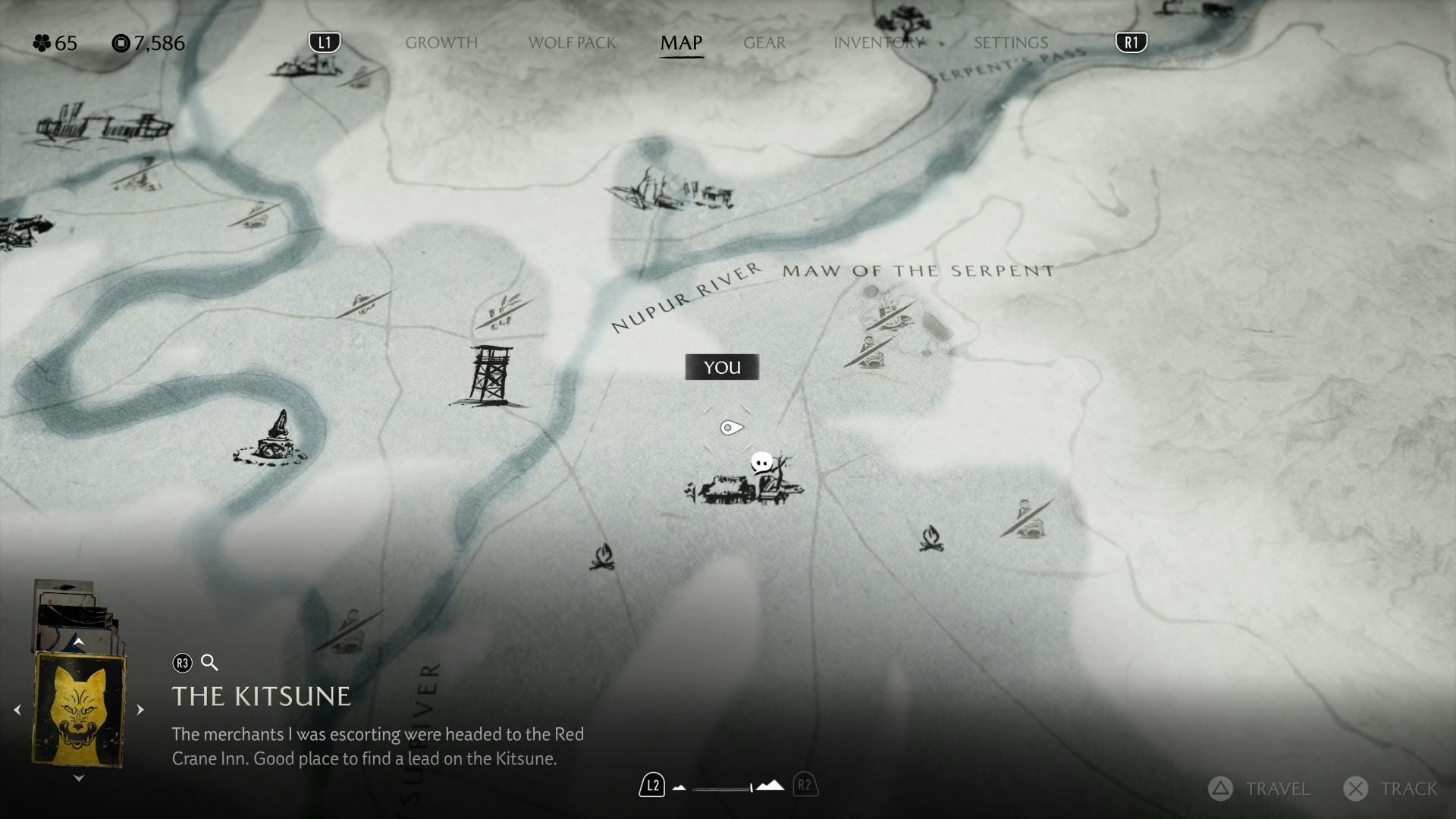Image resolution: width=1456 pixels, height=819 pixels.
Task: Open the Wolf Pack tab
Action: (572, 42)
